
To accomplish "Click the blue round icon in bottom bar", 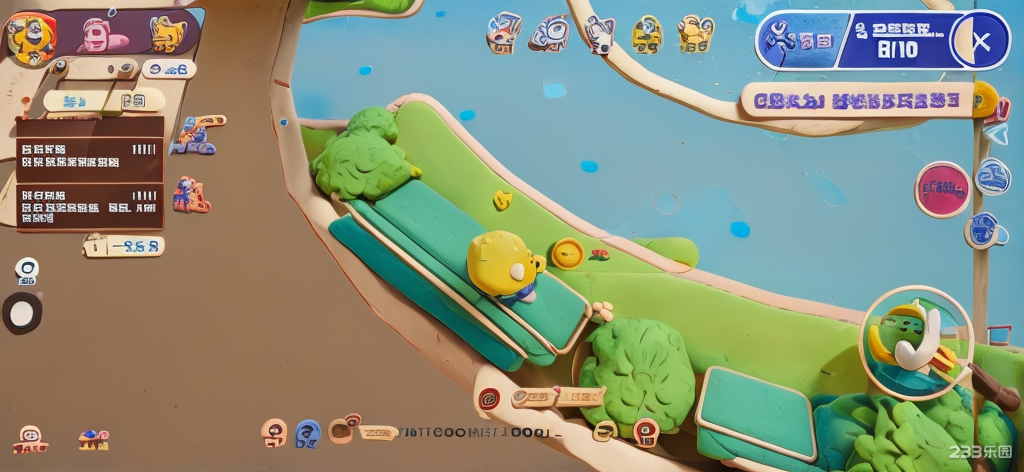I will tap(308, 432).
